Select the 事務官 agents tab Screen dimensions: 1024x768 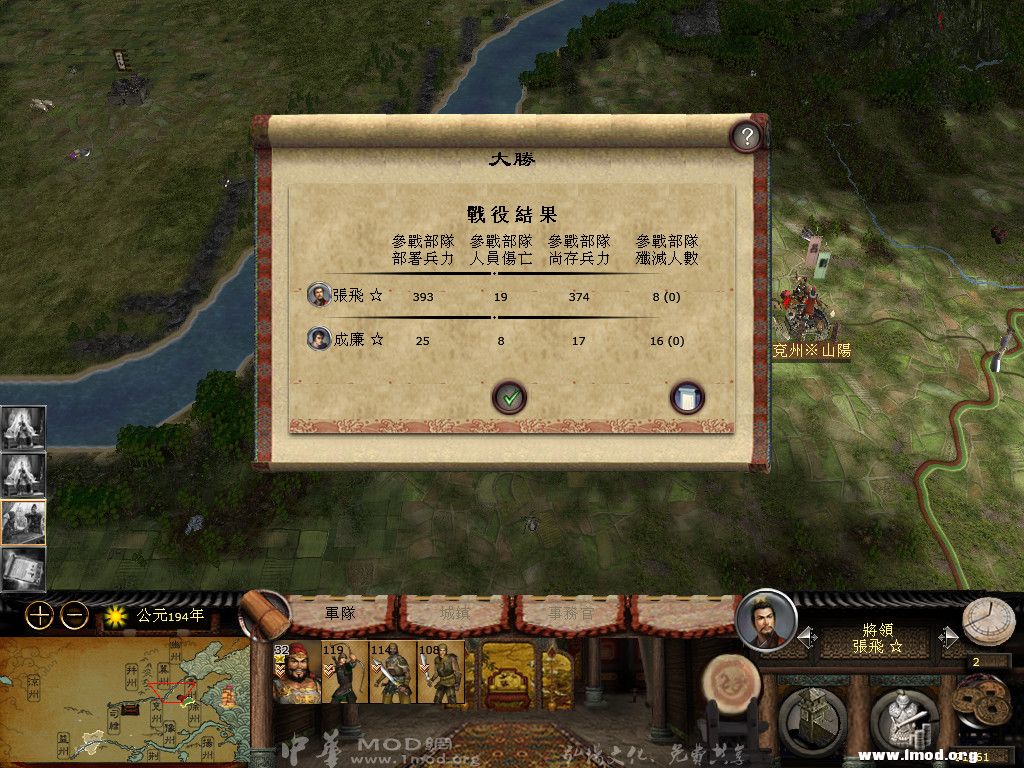[x=570, y=613]
